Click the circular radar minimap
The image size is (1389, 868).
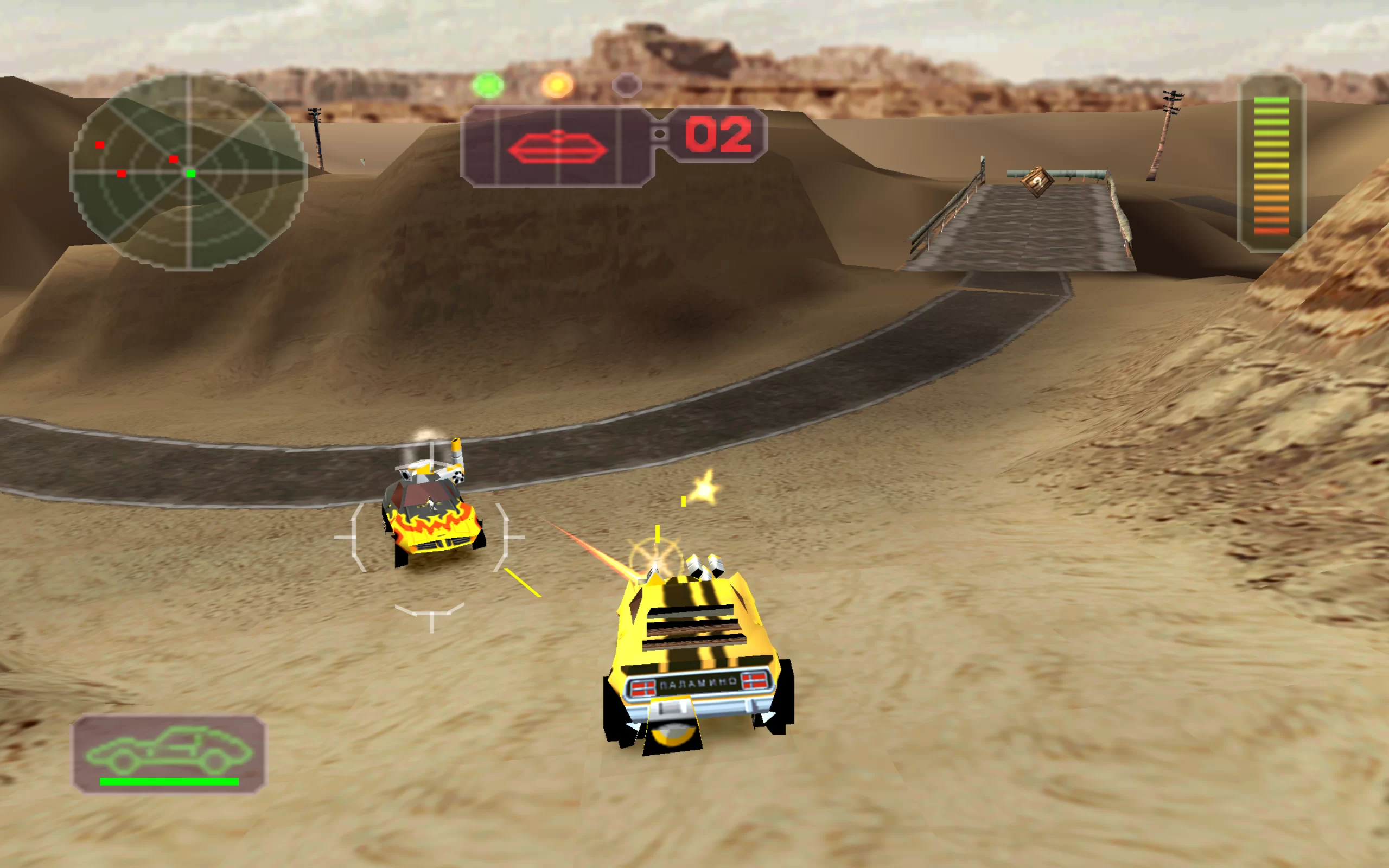point(188,172)
